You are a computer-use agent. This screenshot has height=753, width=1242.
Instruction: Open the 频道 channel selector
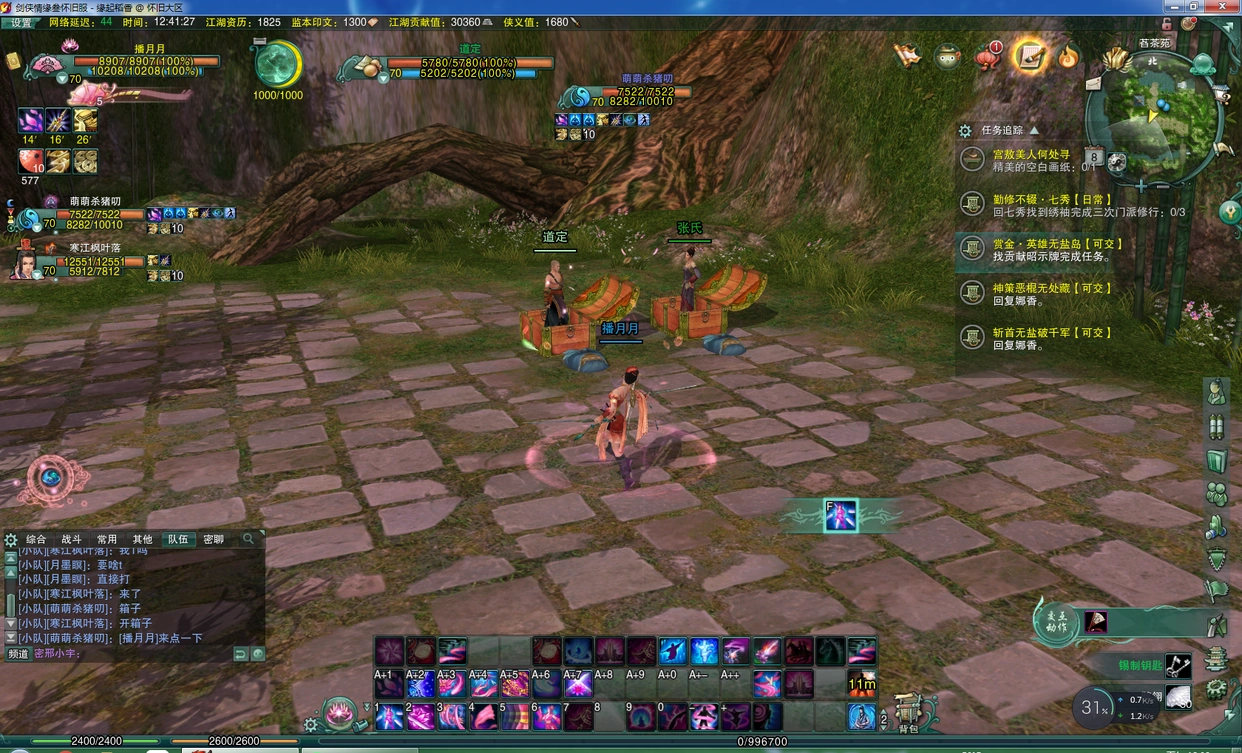[19, 654]
